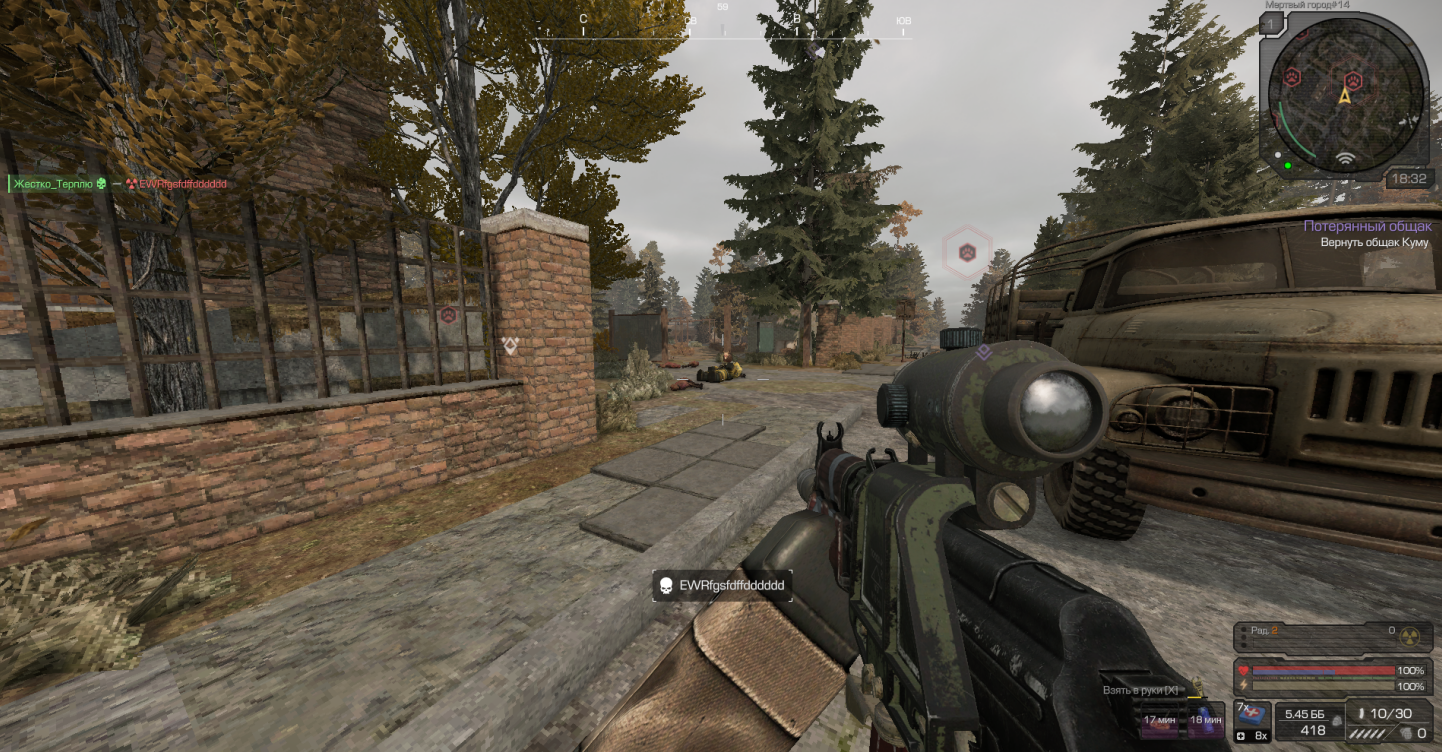The width and height of the screenshot is (1442, 752).
Task: Select the paw marker left of minimap center
Action: point(1291,76)
